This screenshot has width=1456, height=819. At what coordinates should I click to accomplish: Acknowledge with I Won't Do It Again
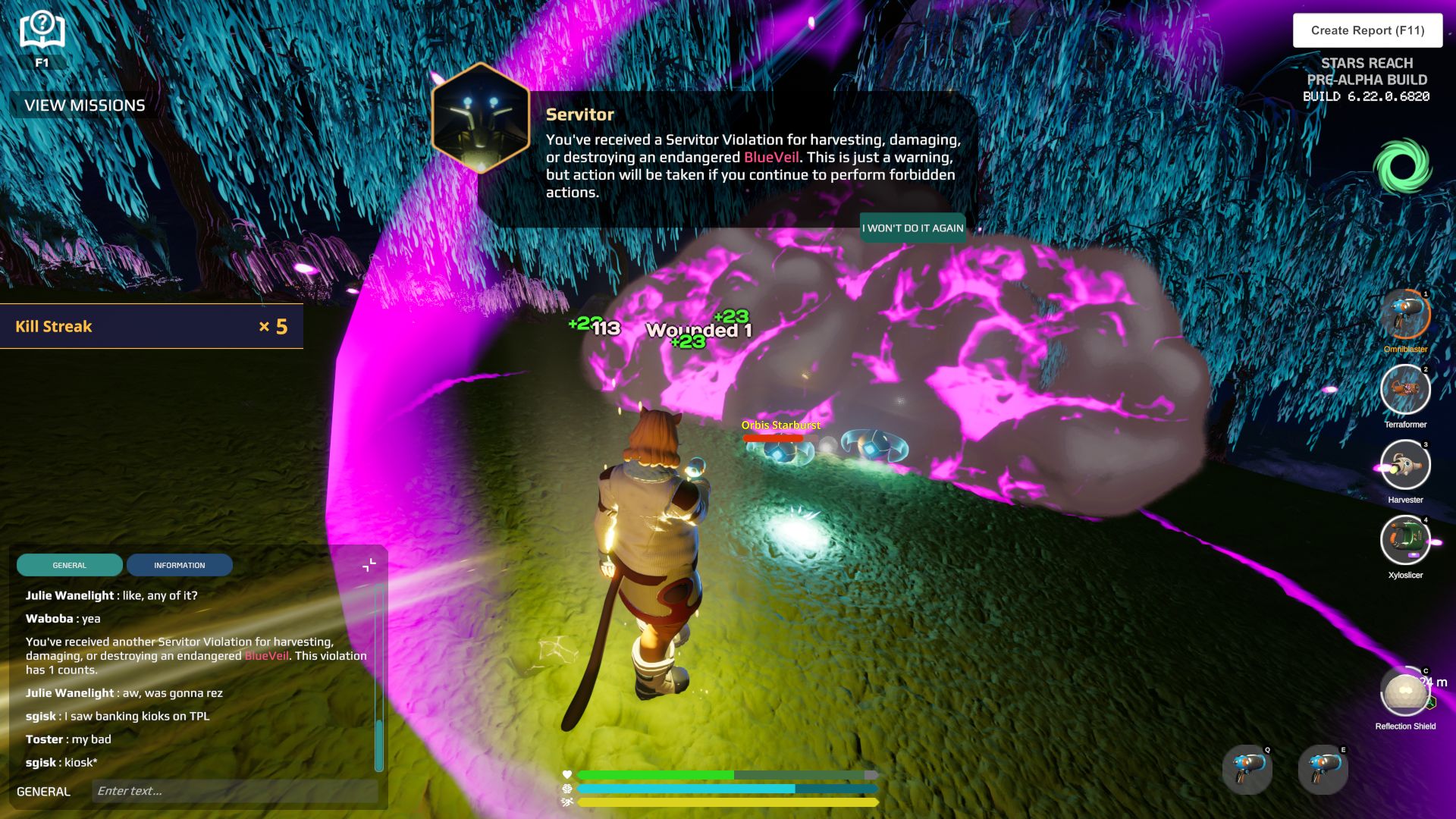(912, 227)
